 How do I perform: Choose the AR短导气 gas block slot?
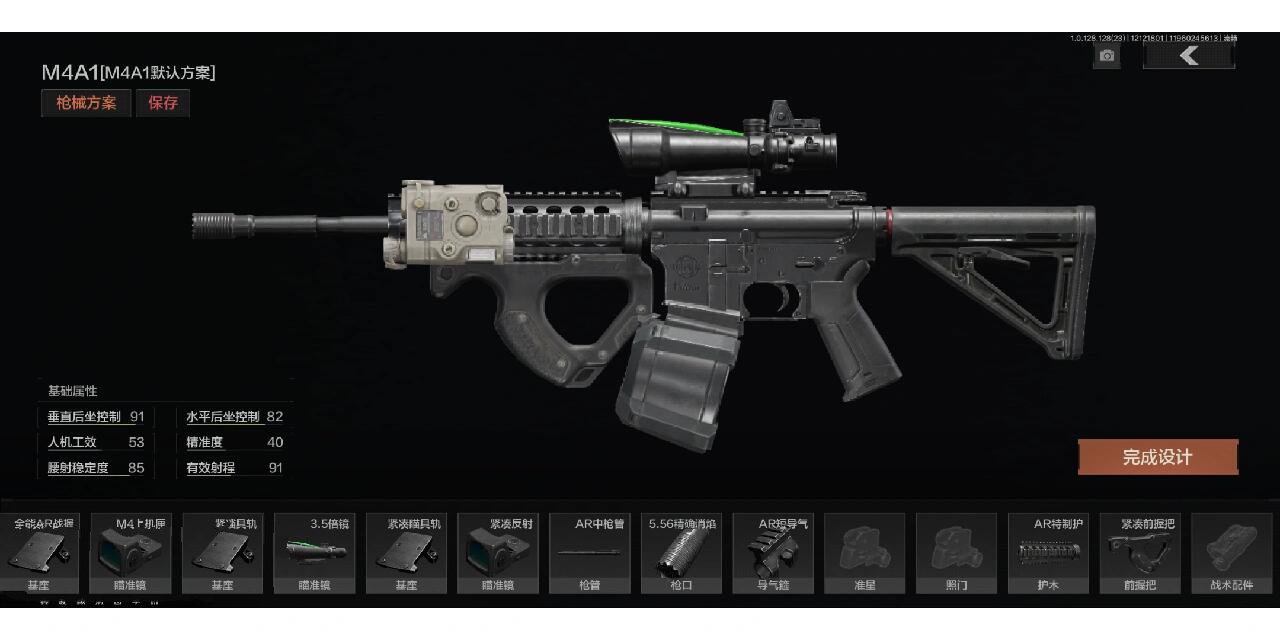(773, 553)
